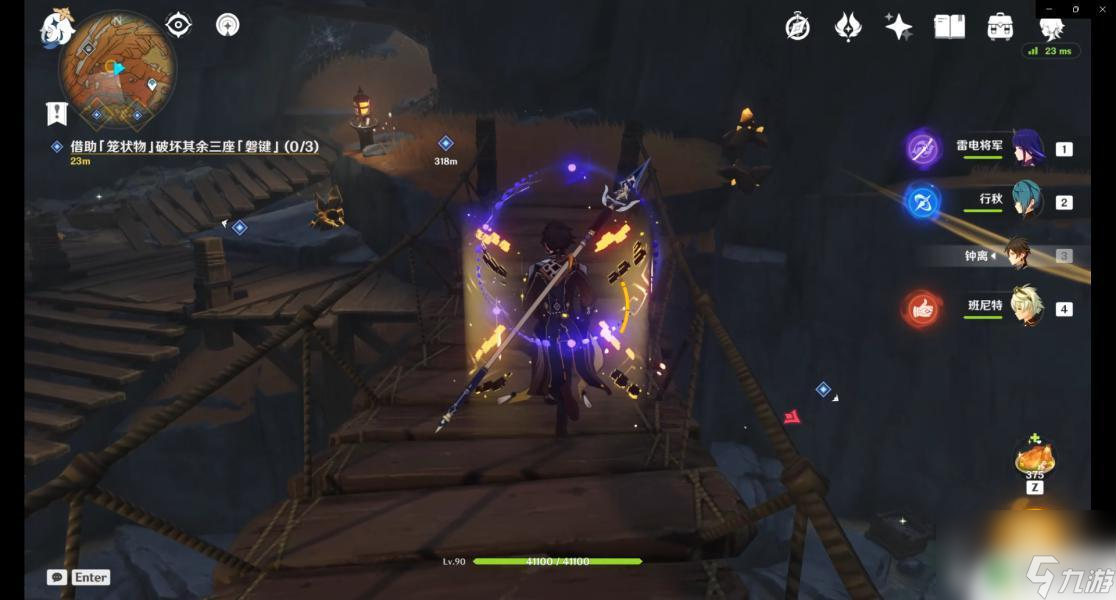Screen dimensions: 1116x600
Task: Activate the eye-shaped elemental sight icon
Action: (x=178, y=25)
